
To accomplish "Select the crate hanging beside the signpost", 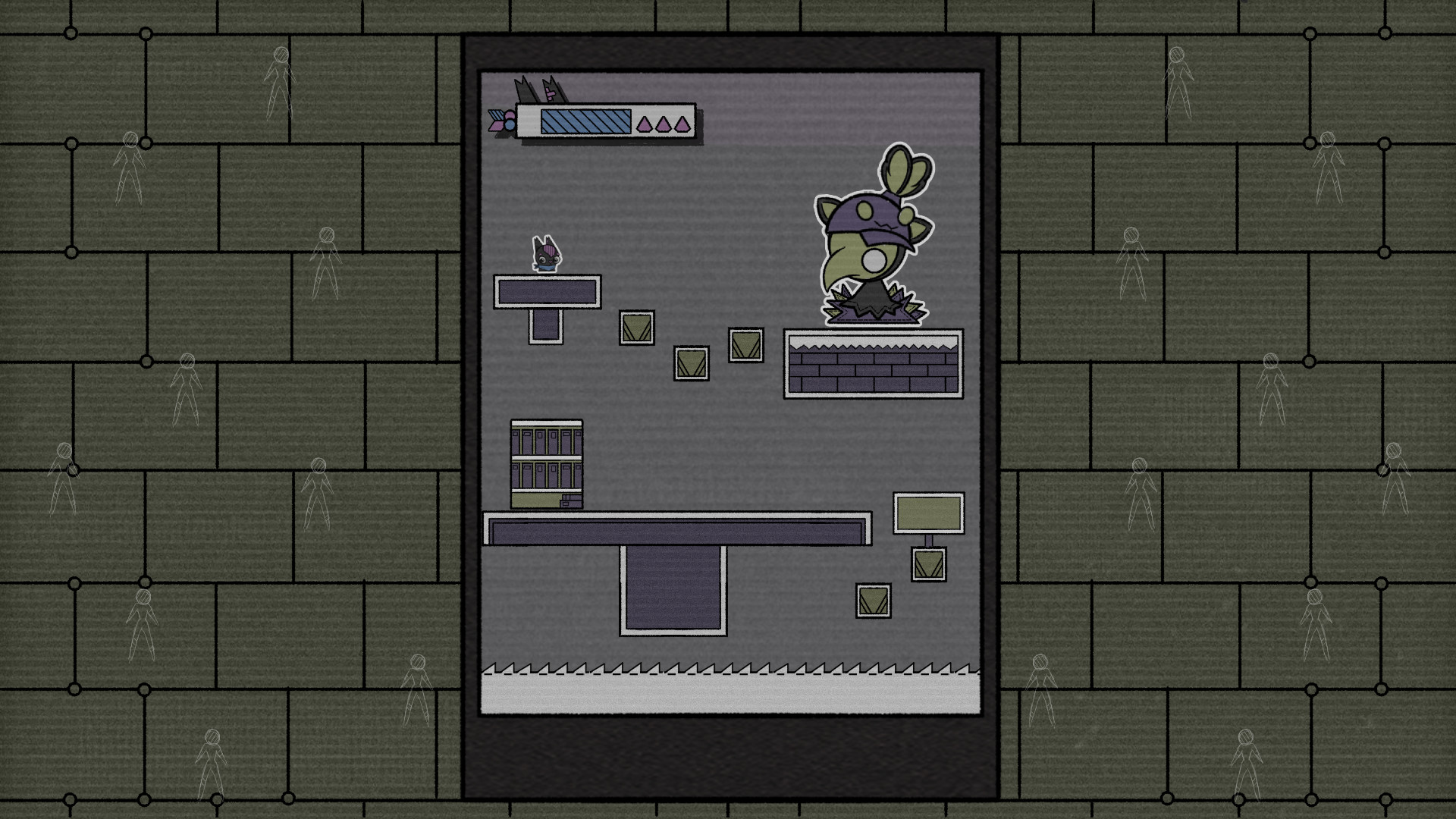I will pos(928,566).
